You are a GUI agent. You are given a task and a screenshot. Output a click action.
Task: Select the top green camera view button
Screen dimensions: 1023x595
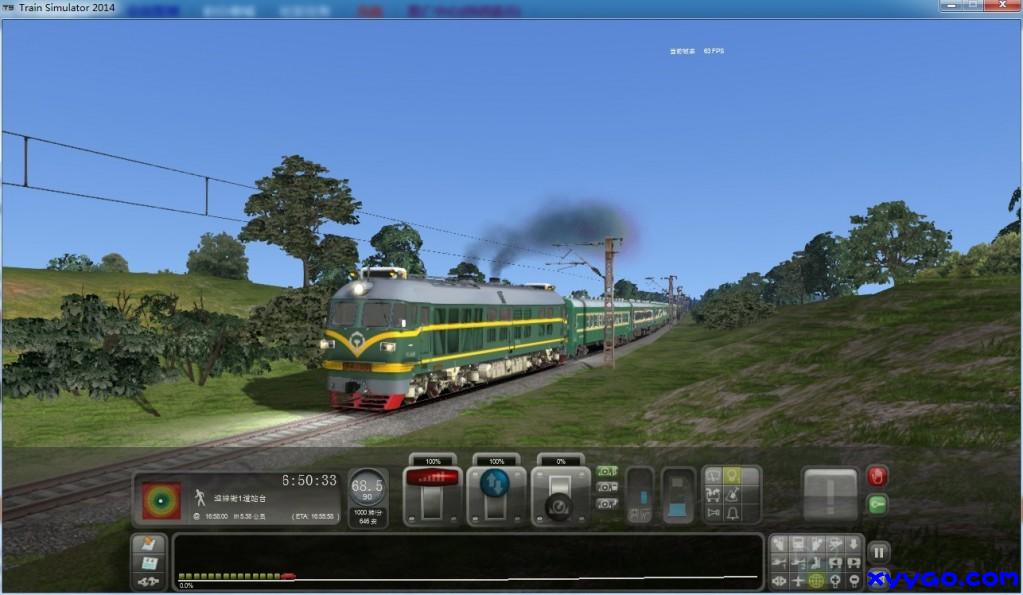[607, 471]
